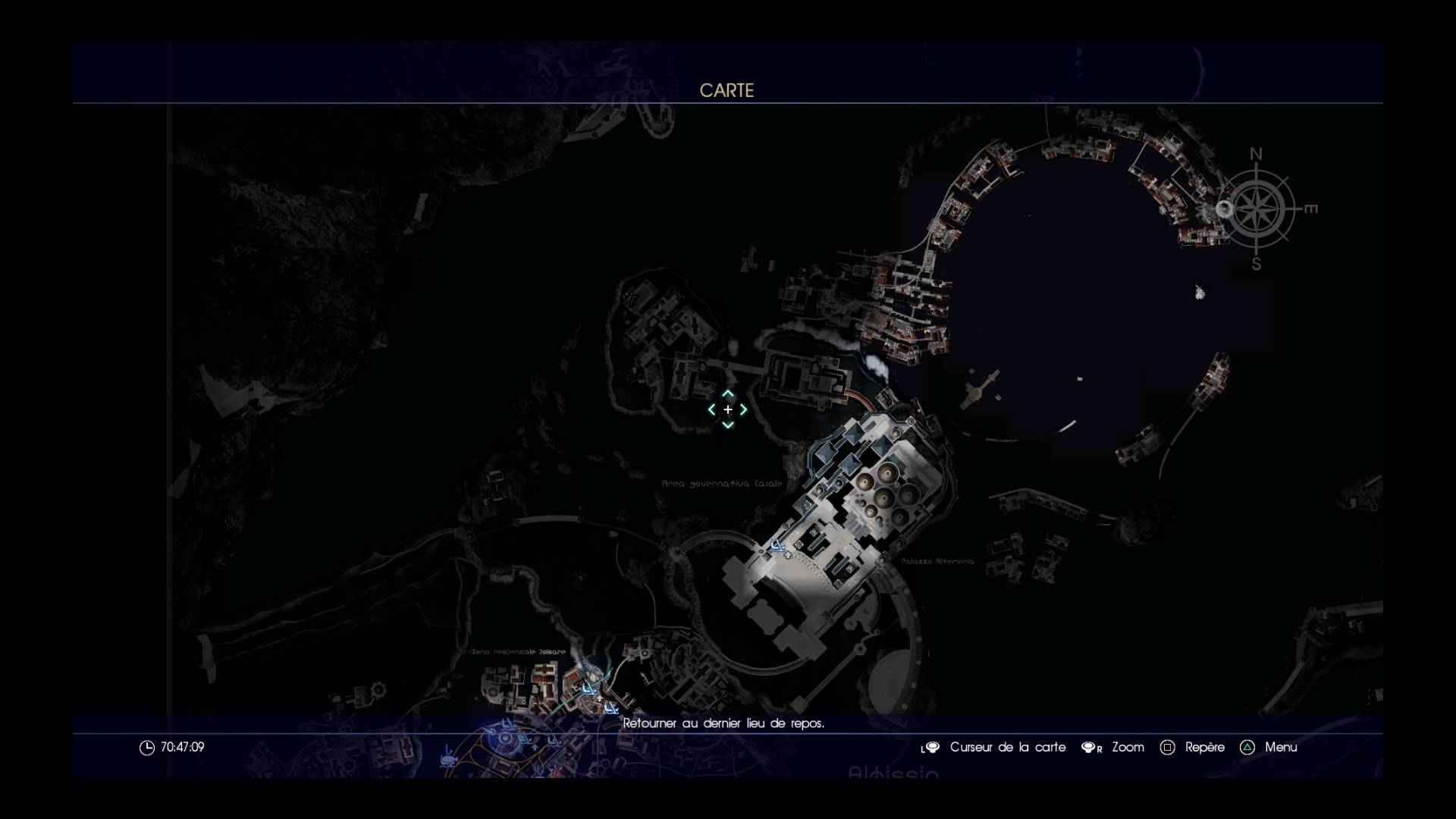The width and height of the screenshot is (1456, 819).
Task: Select the gondola marker at Palazzo Altemeria
Action: [777, 545]
